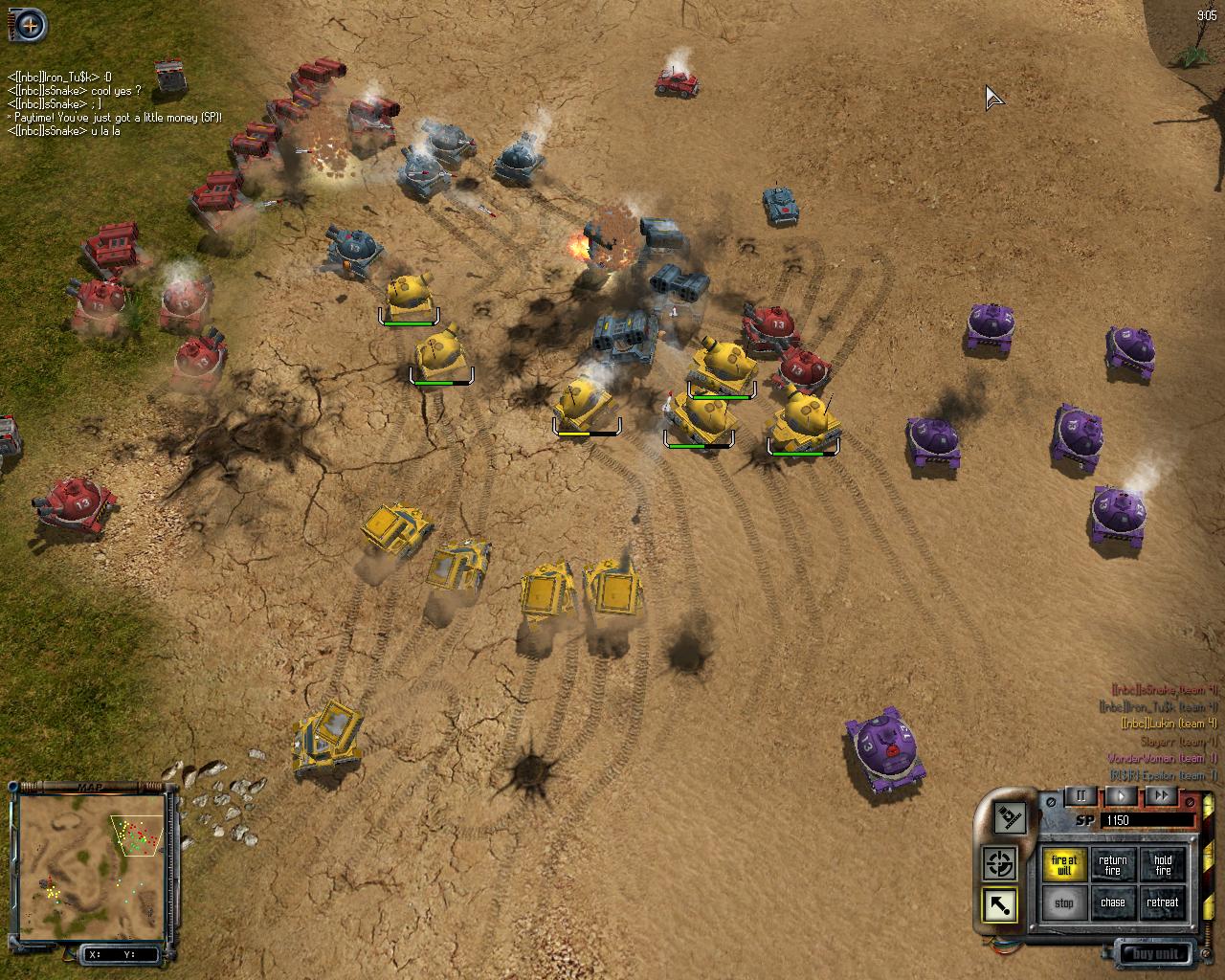Click the minimap to move the camera
This screenshot has height=980, width=1225.
[93, 866]
